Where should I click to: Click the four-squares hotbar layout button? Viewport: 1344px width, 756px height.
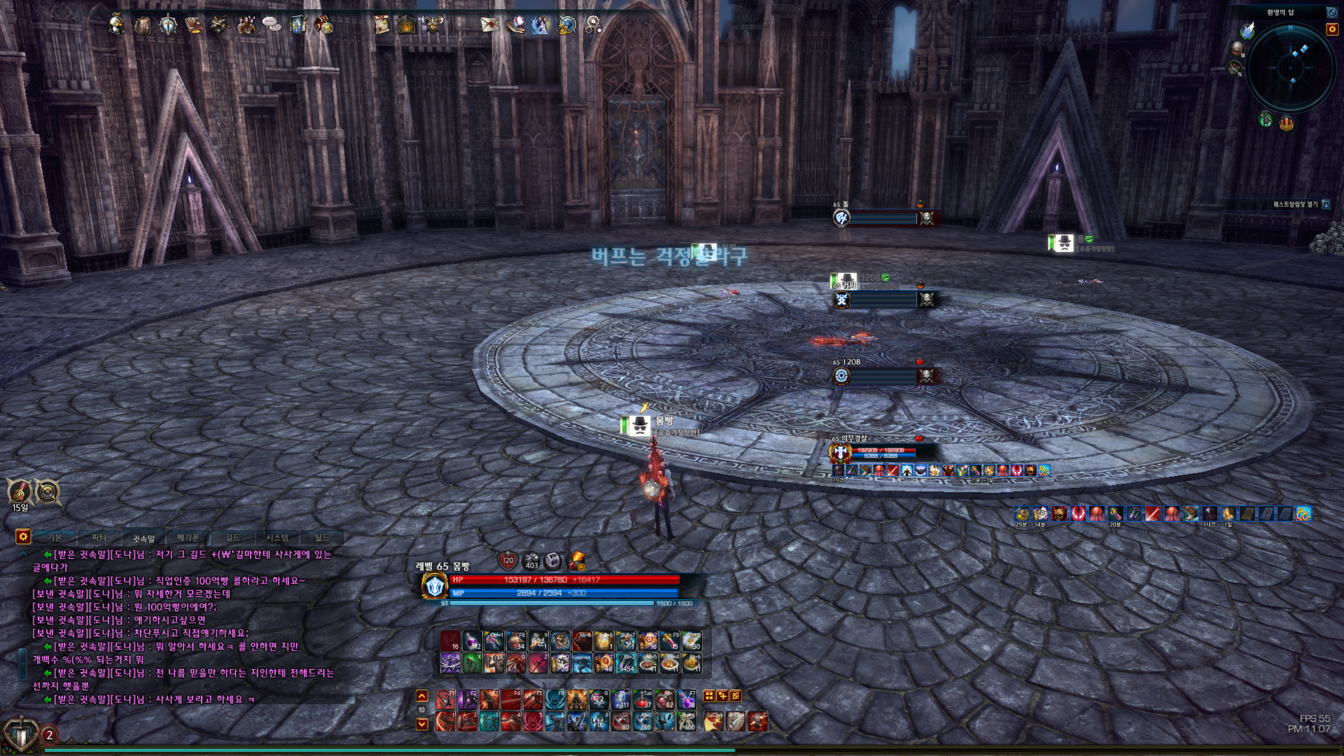point(709,695)
